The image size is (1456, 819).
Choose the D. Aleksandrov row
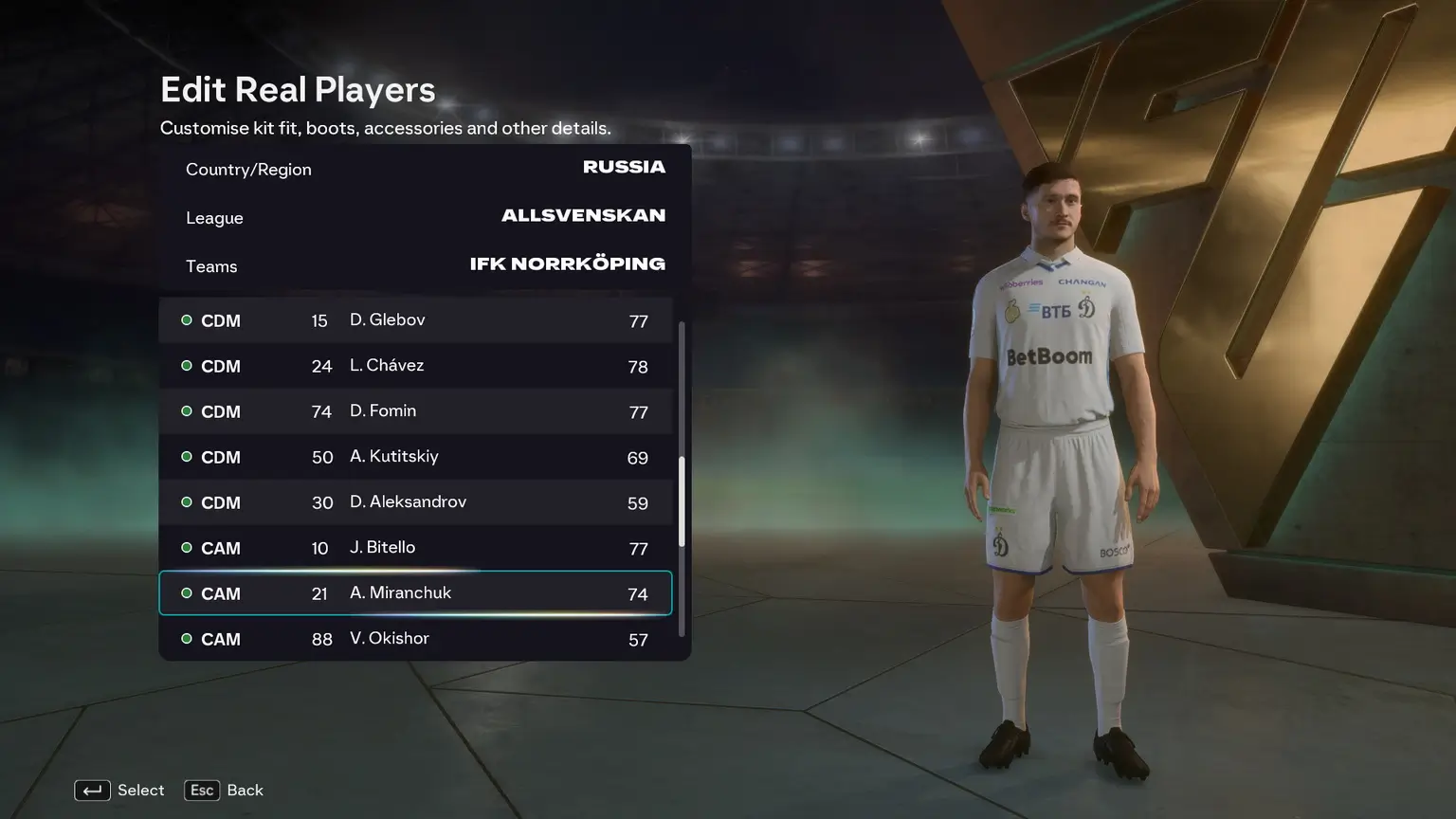[x=415, y=502]
